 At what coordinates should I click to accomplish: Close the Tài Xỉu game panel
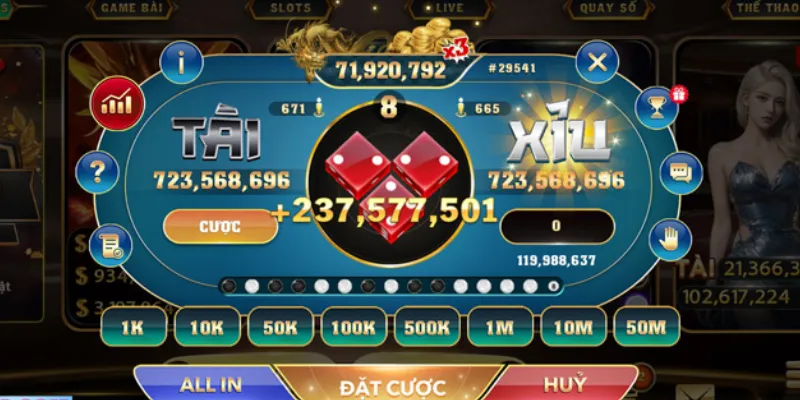click(597, 63)
